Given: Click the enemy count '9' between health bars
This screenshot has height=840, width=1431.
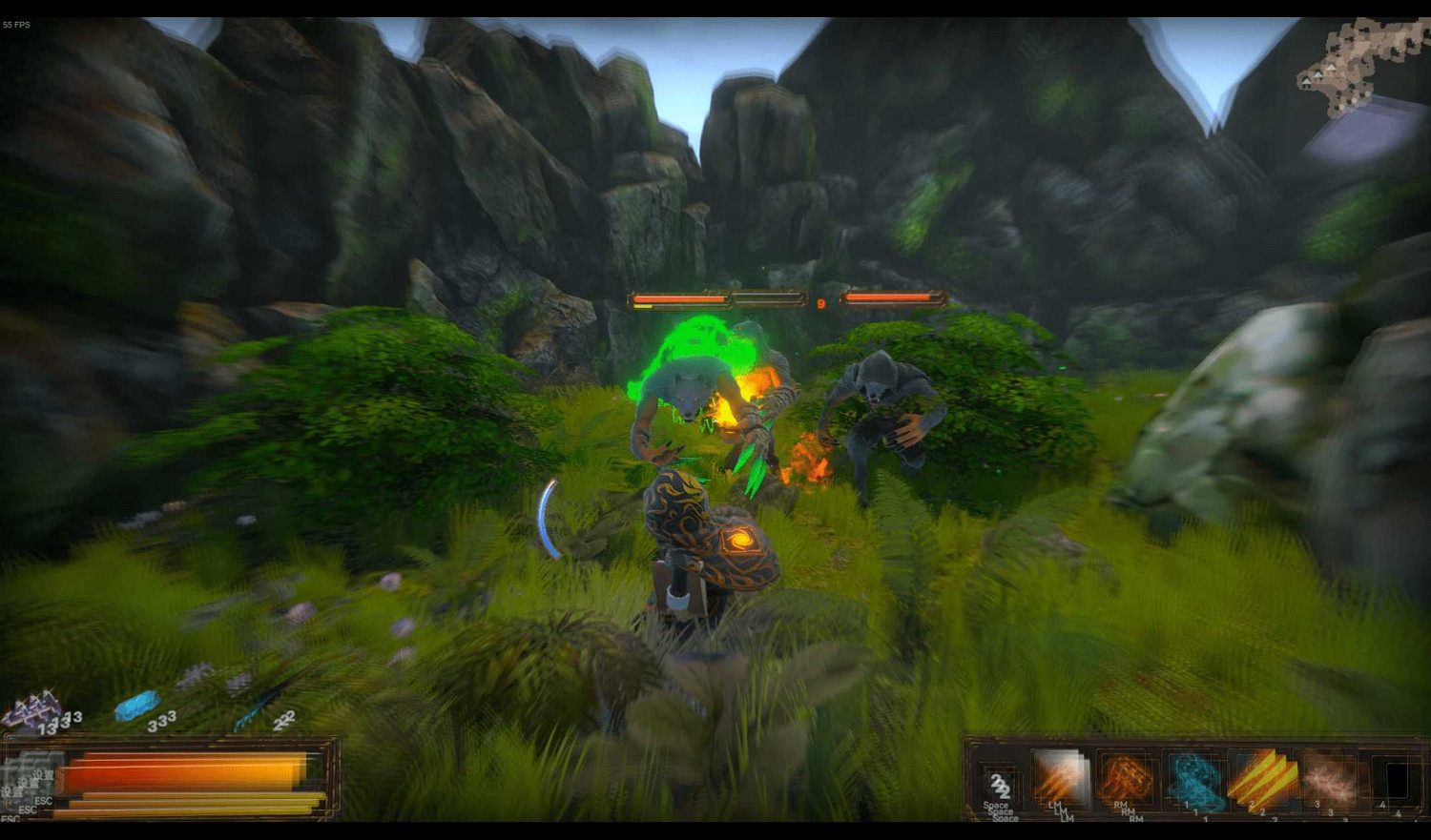Looking at the screenshot, I should 820,303.
